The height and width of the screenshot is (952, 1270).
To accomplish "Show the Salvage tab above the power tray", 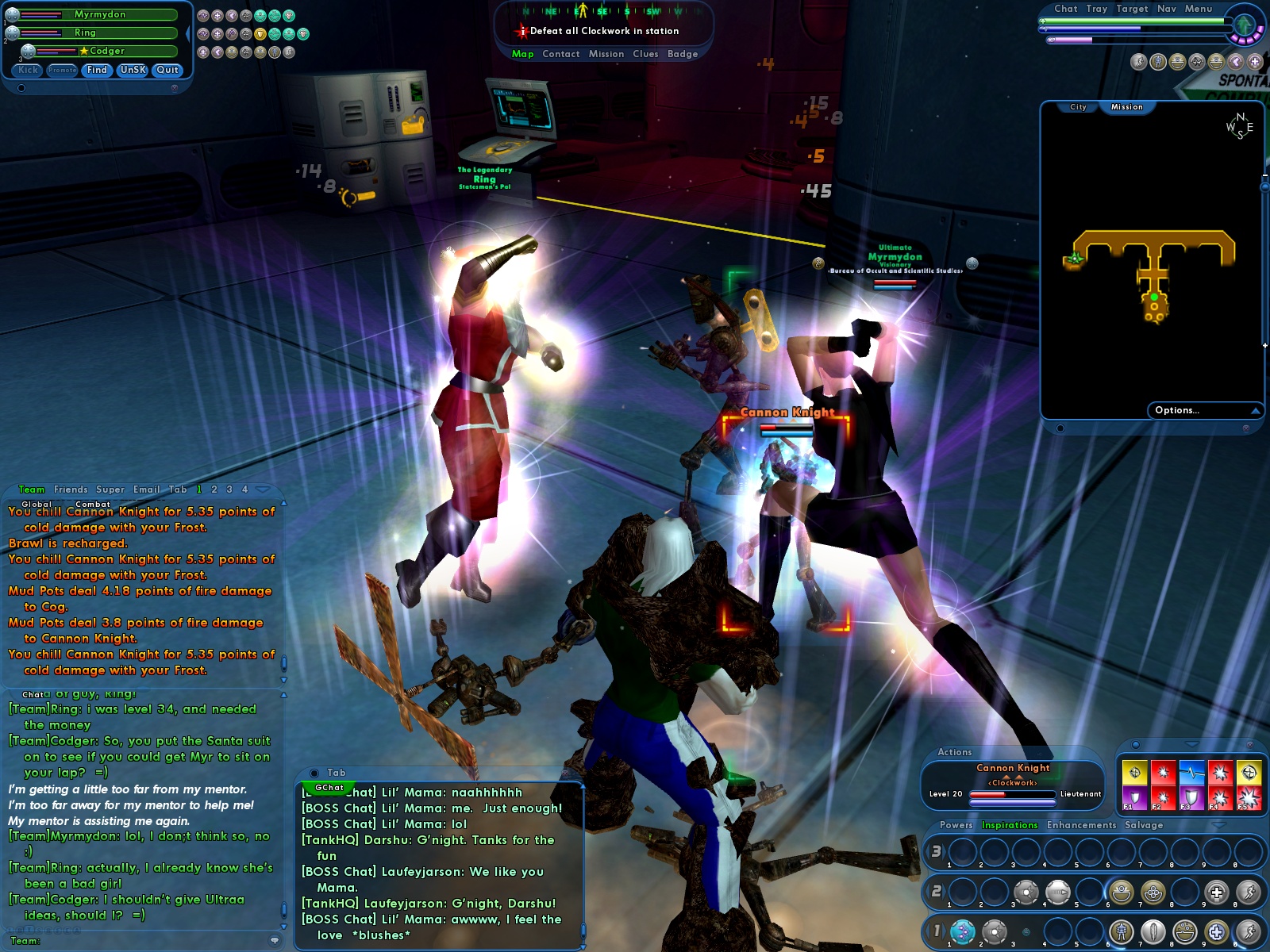I will (x=1144, y=825).
